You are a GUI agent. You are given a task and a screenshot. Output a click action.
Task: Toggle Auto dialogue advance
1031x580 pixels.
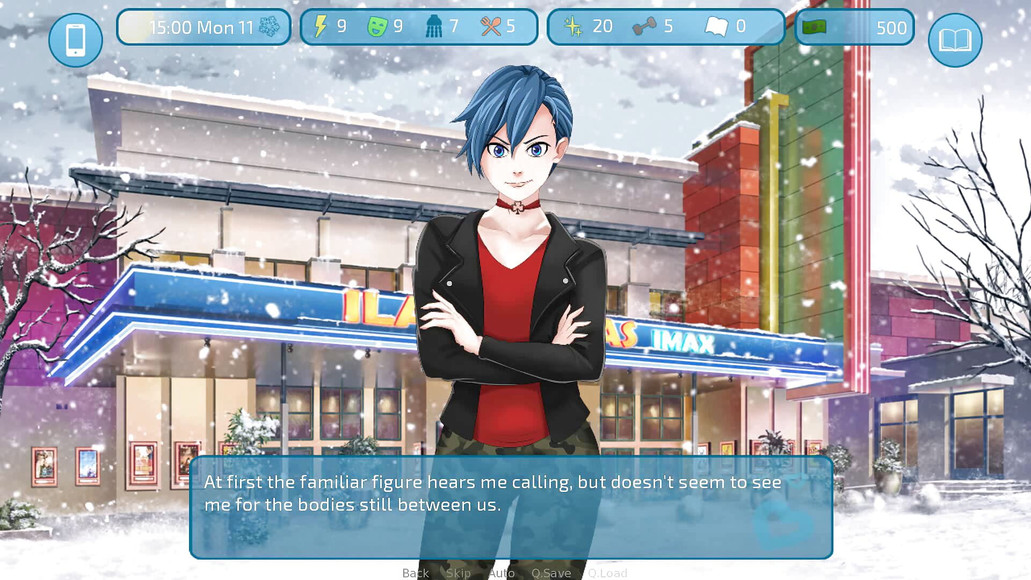pyautogui.click(x=501, y=573)
